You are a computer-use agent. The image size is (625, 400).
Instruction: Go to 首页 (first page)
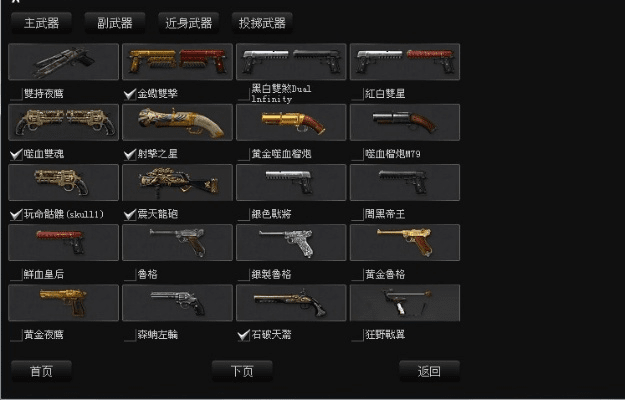(x=41, y=371)
